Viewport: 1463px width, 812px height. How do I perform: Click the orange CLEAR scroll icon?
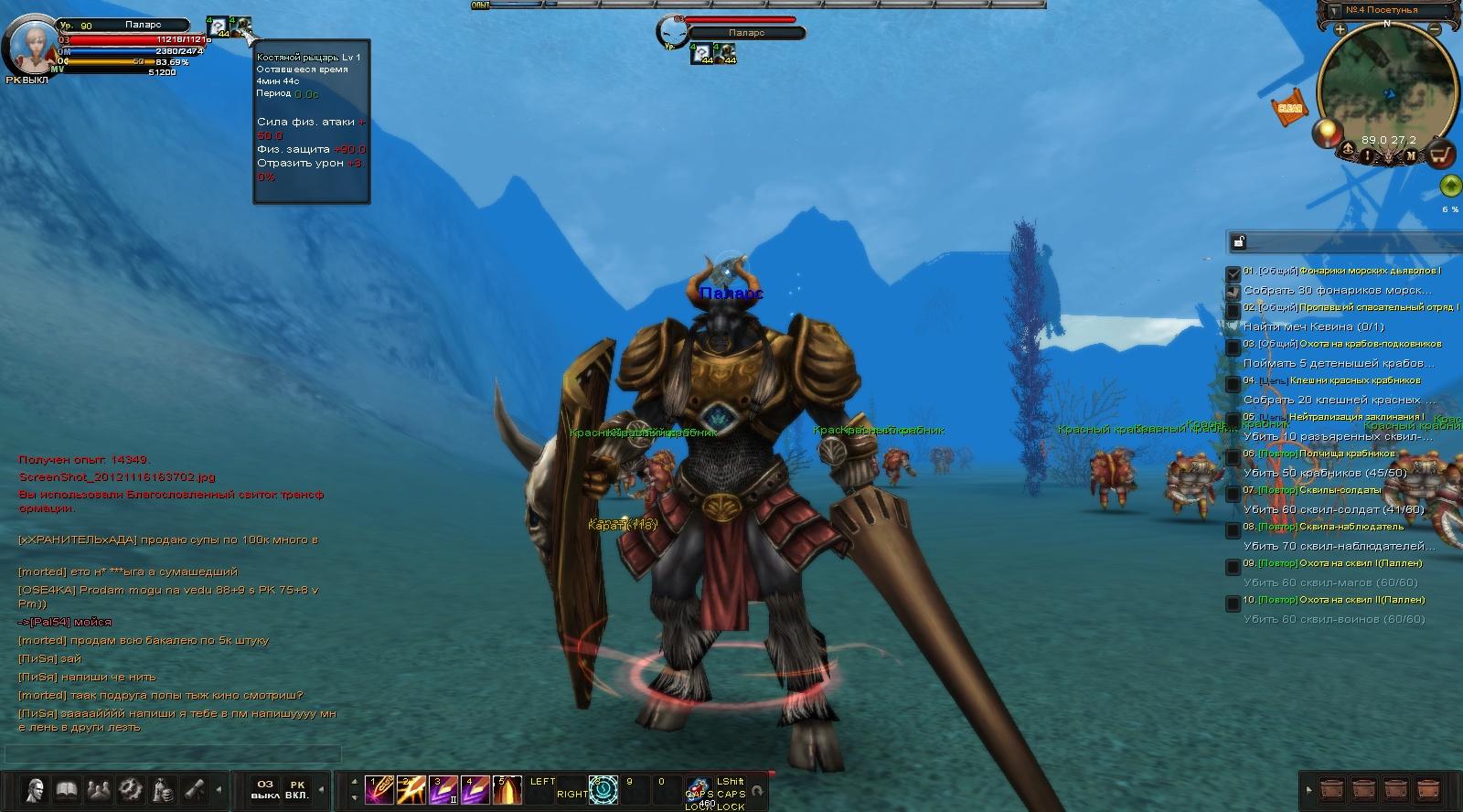1289,108
